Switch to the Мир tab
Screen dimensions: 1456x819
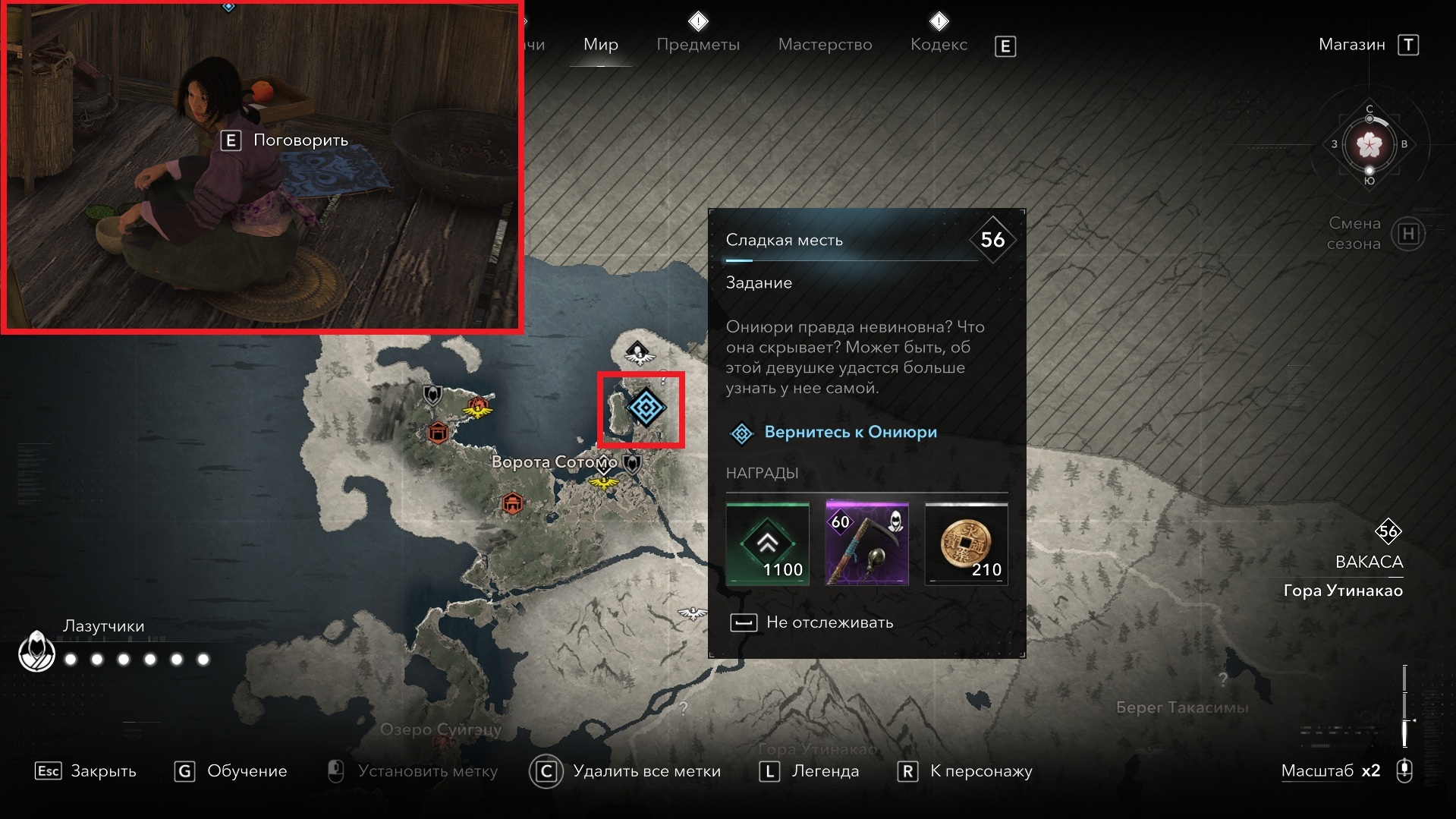[x=600, y=45]
